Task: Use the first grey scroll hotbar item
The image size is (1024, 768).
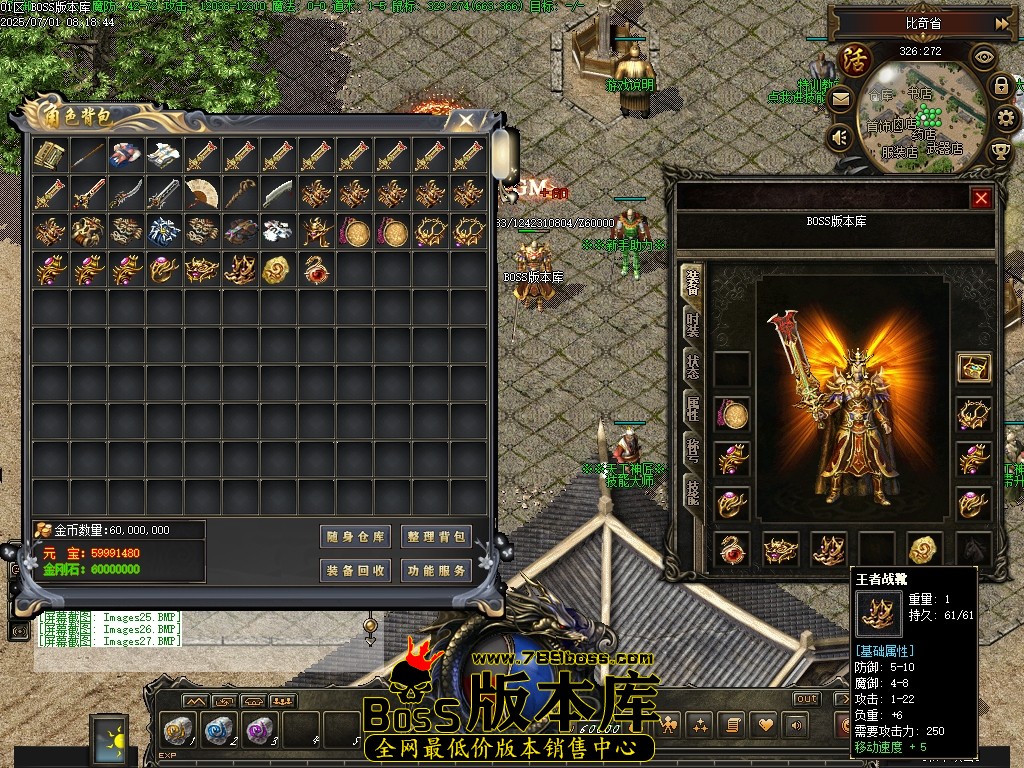Action: click(x=178, y=730)
